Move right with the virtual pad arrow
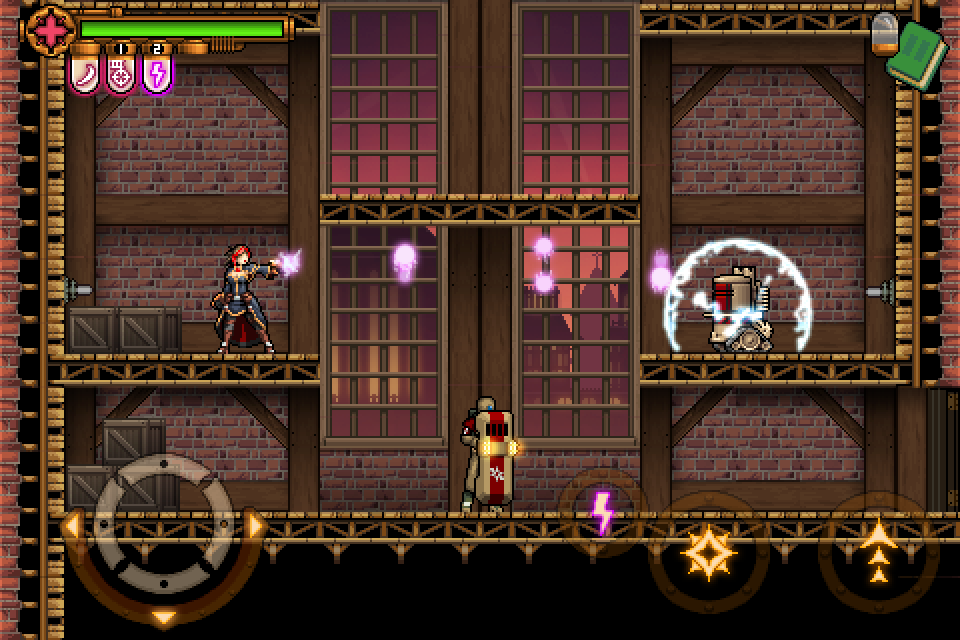960x640 pixels. click(x=256, y=524)
